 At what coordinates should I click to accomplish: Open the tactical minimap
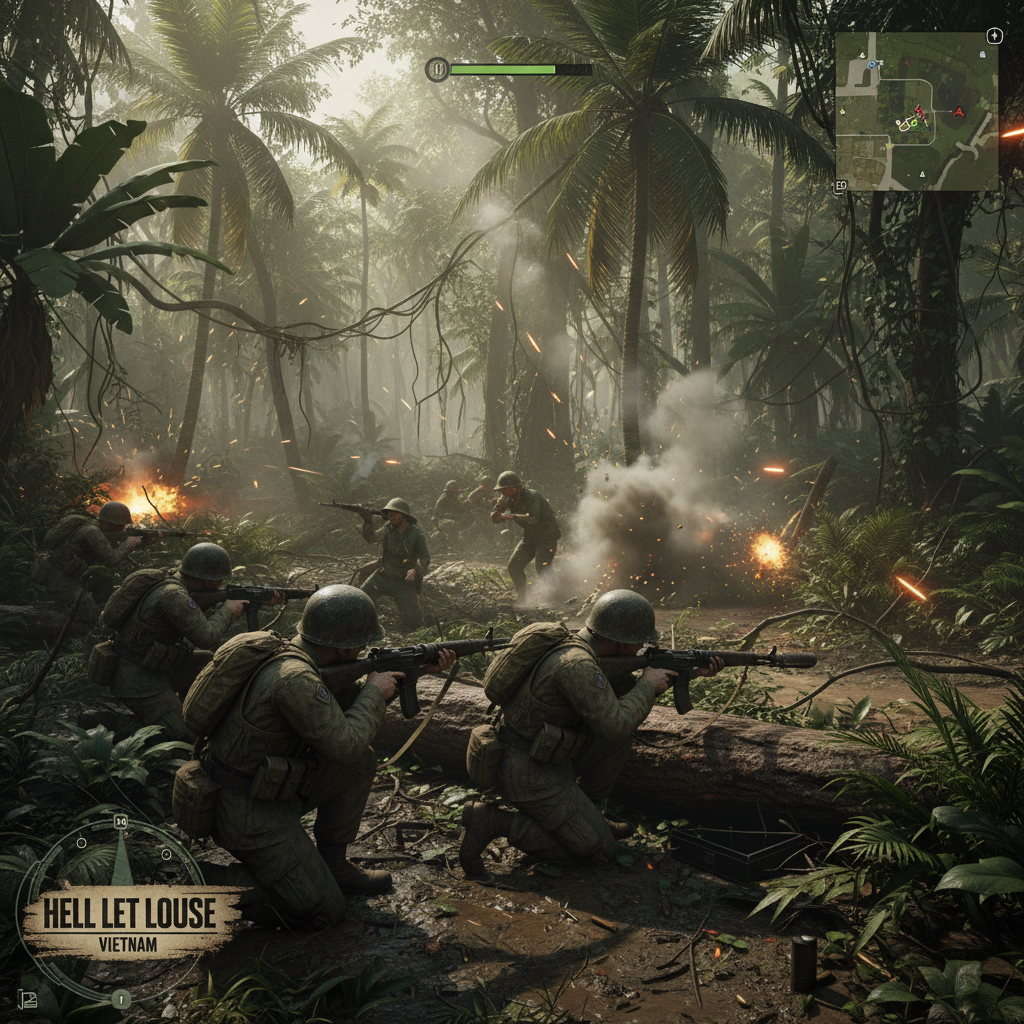click(x=916, y=110)
